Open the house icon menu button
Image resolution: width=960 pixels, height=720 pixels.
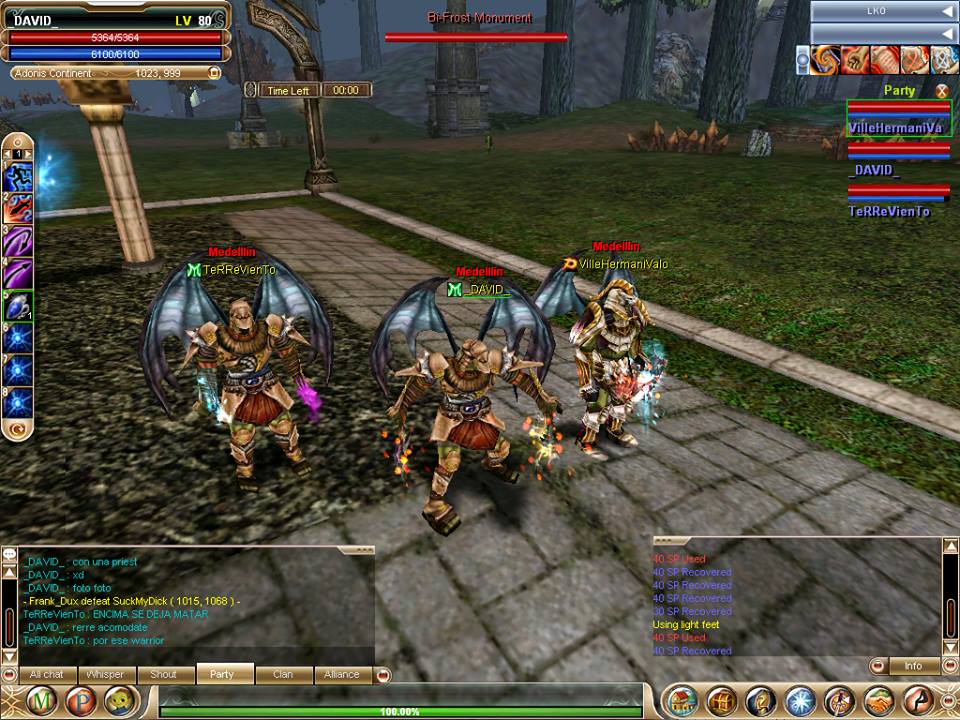(x=681, y=700)
